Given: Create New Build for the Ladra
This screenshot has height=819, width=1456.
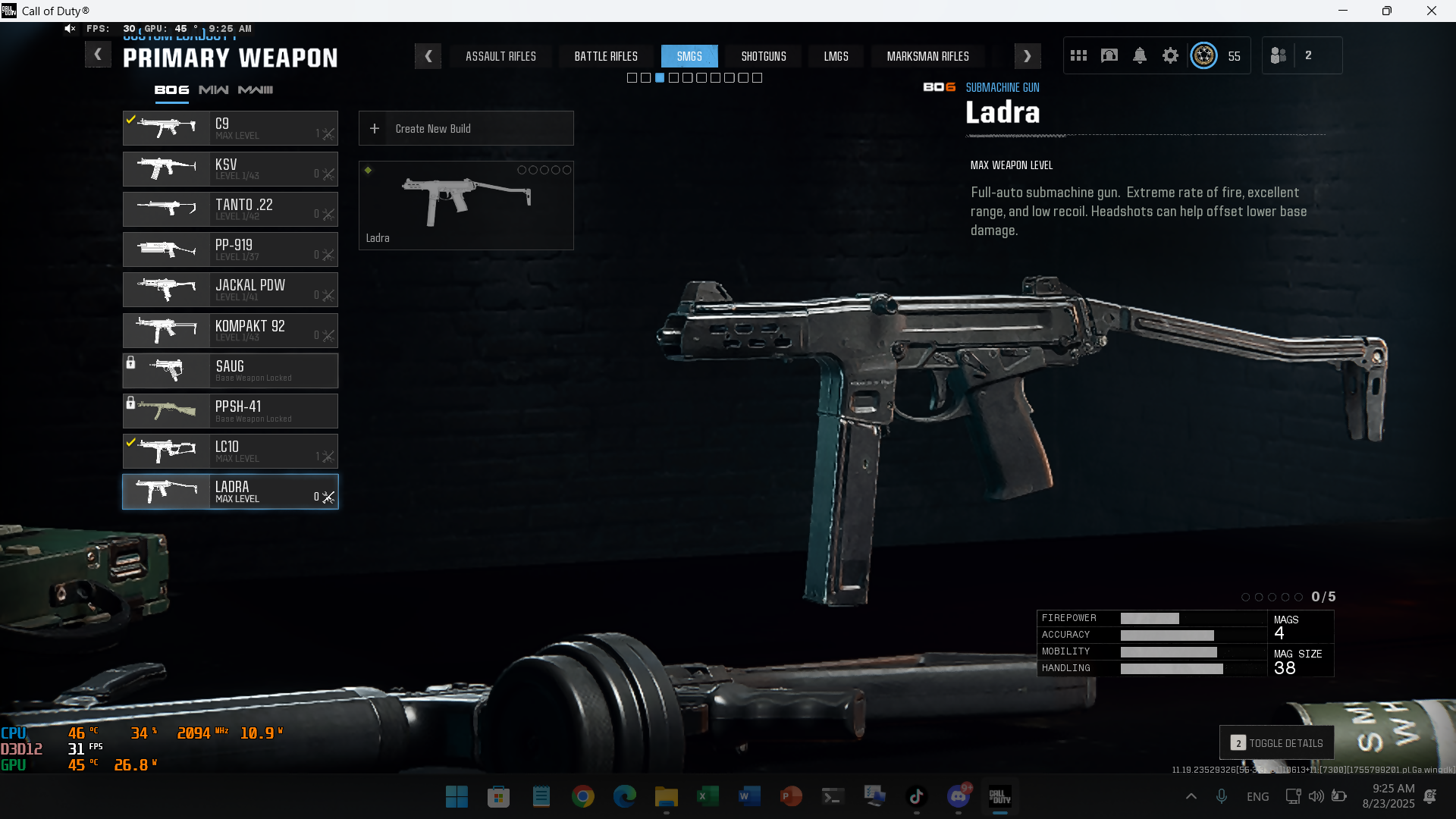Looking at the screenshot, I should [x=466, y=129].
